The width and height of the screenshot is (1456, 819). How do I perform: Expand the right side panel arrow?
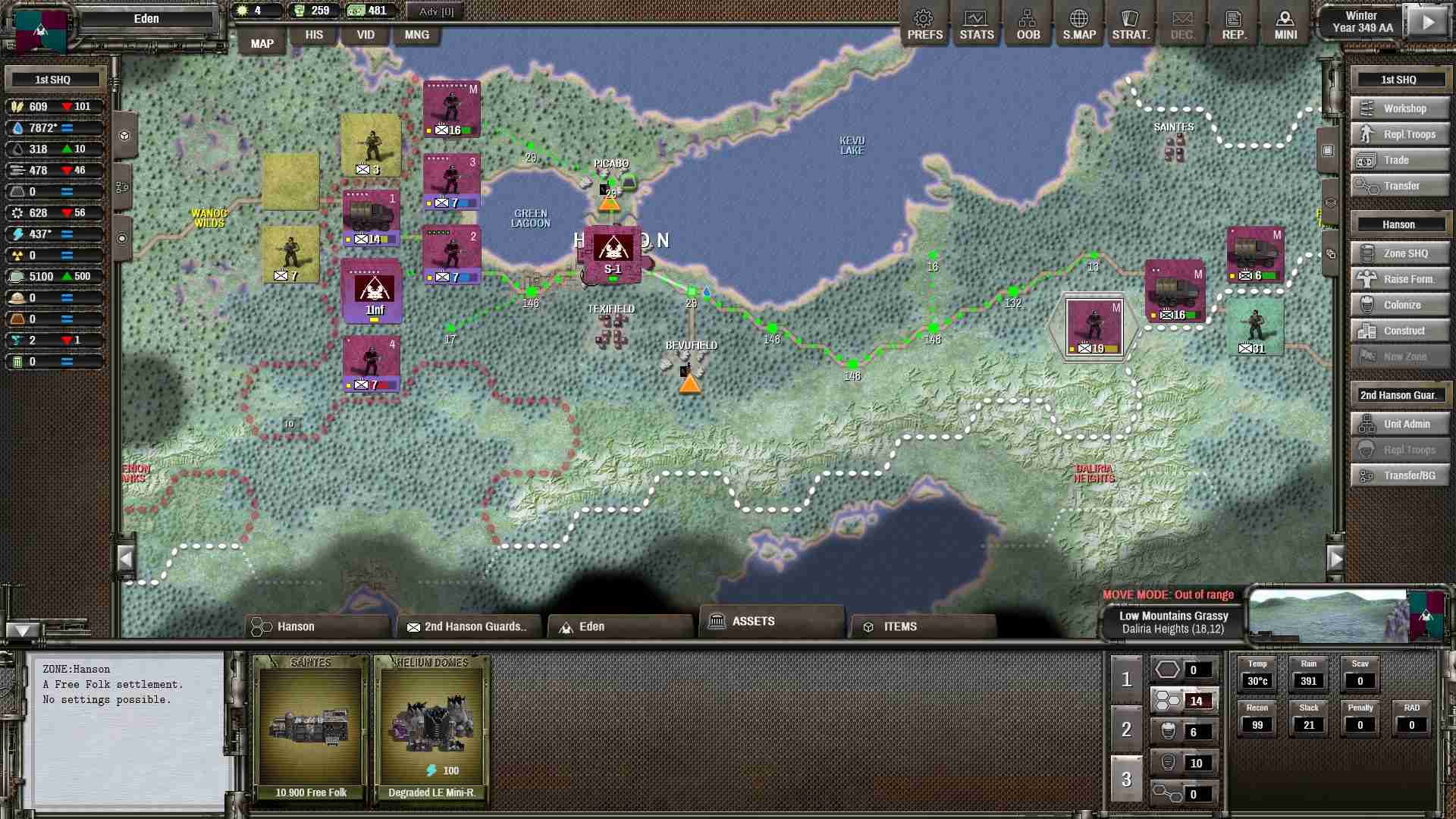coord(1336,559)
